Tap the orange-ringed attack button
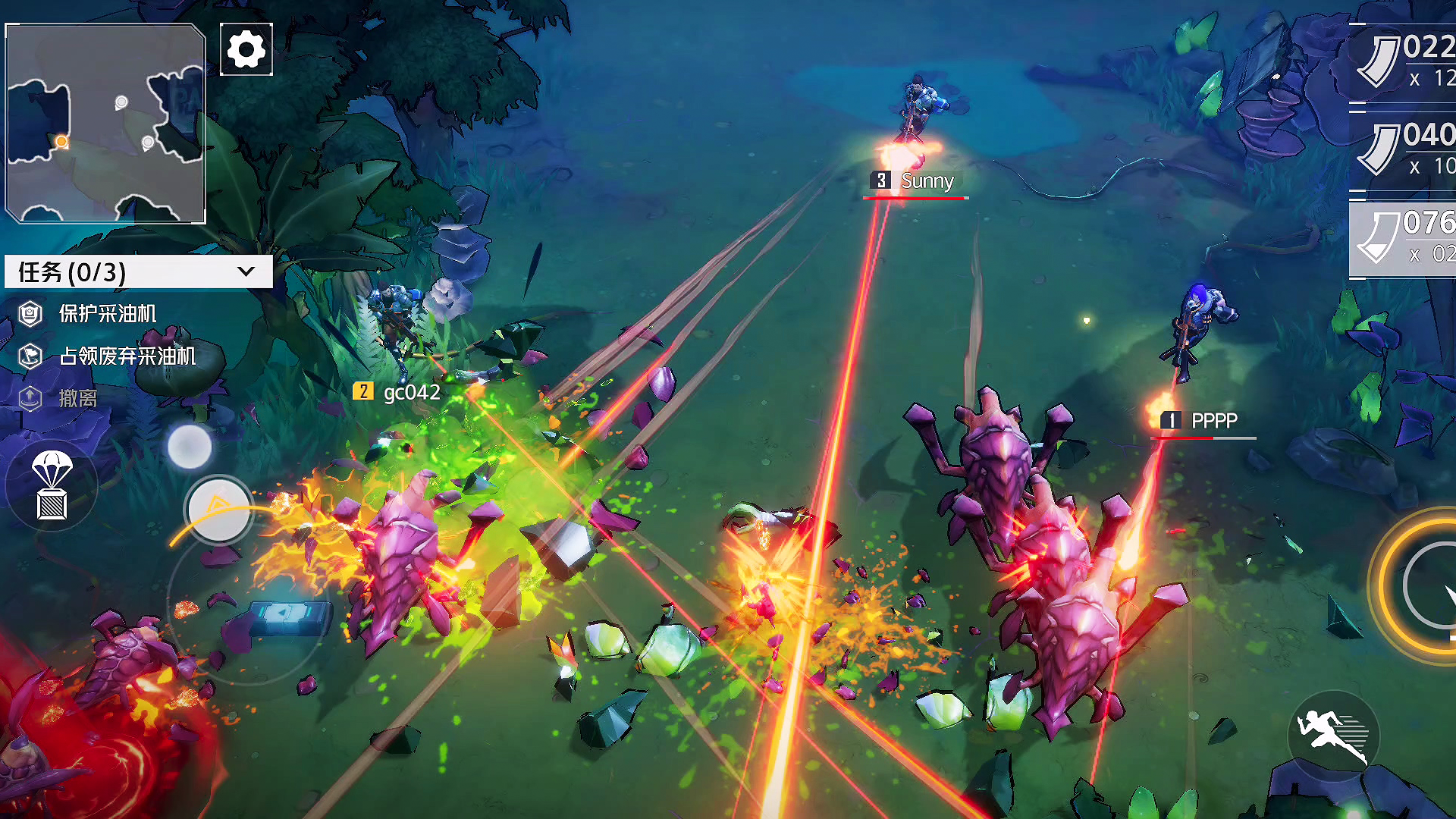Image resolution: width=1456 pixels, height=819 pixels. click(1426, 585)
